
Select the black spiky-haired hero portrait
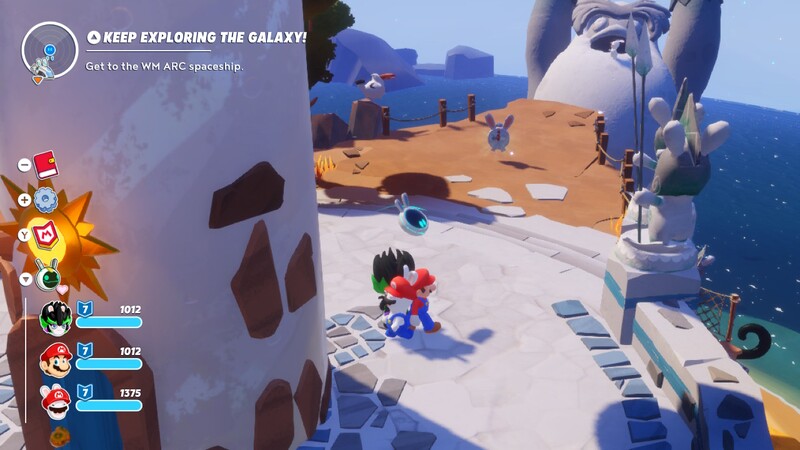(x=55, y=317)
